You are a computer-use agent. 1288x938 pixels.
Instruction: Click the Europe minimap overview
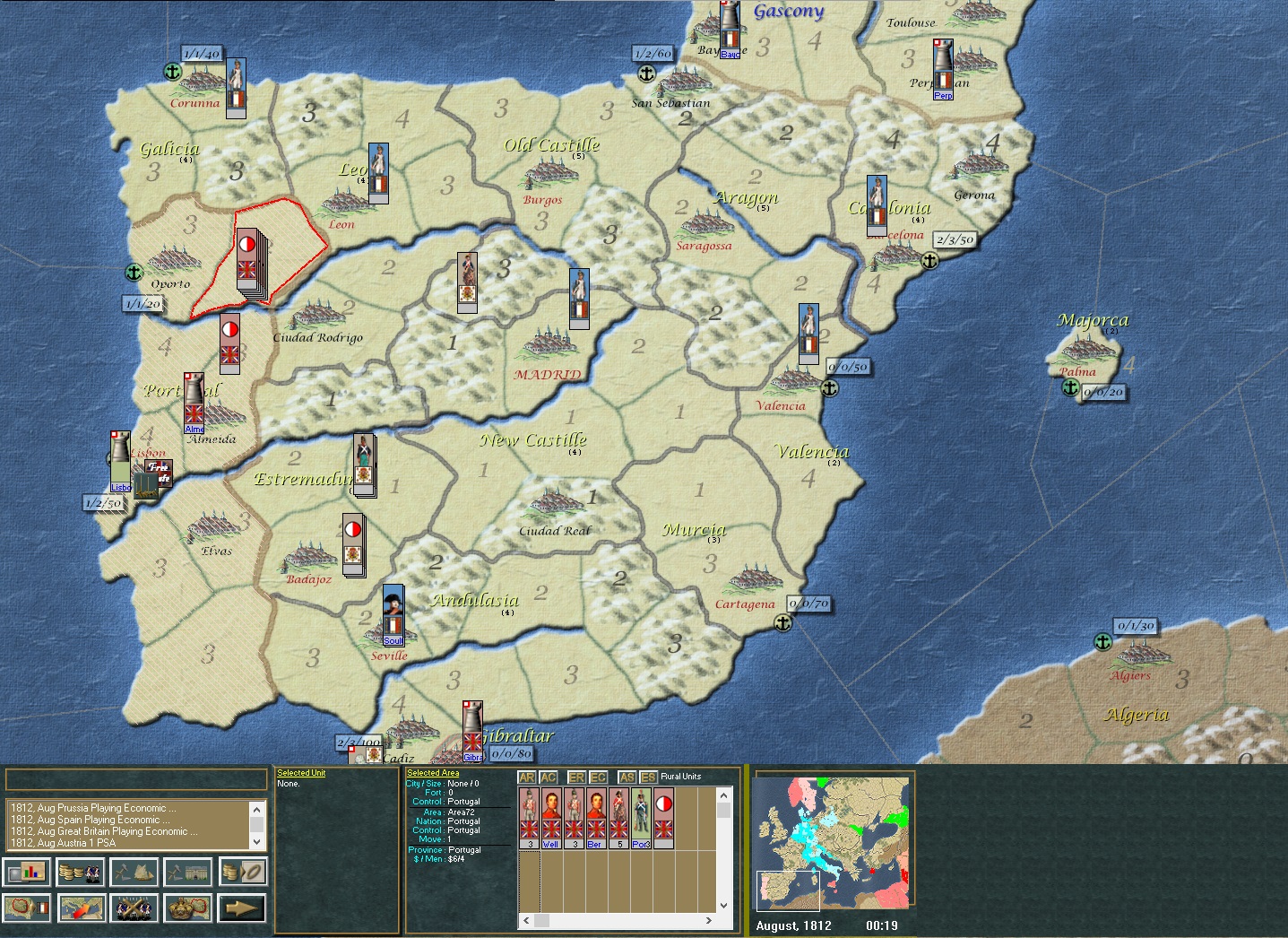[832, 841]
